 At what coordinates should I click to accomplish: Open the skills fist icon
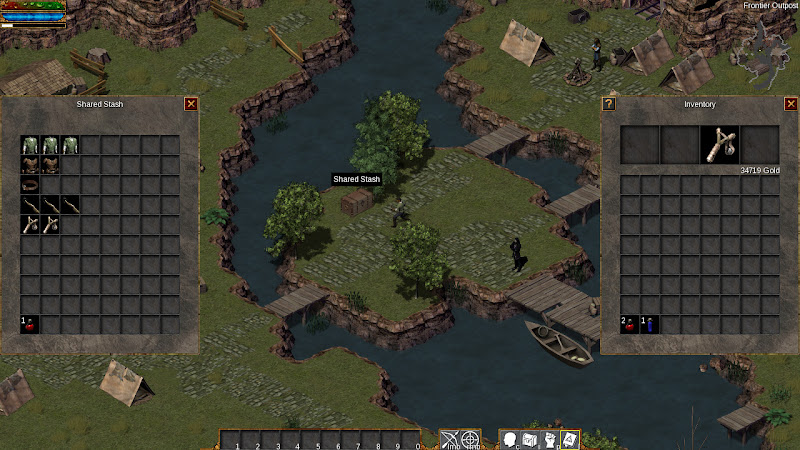tap(550, 439)
